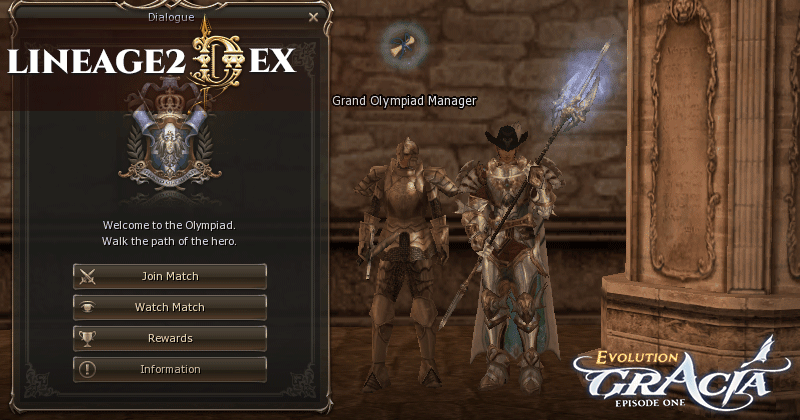Show Olympiad Information

tap(170, 369)
